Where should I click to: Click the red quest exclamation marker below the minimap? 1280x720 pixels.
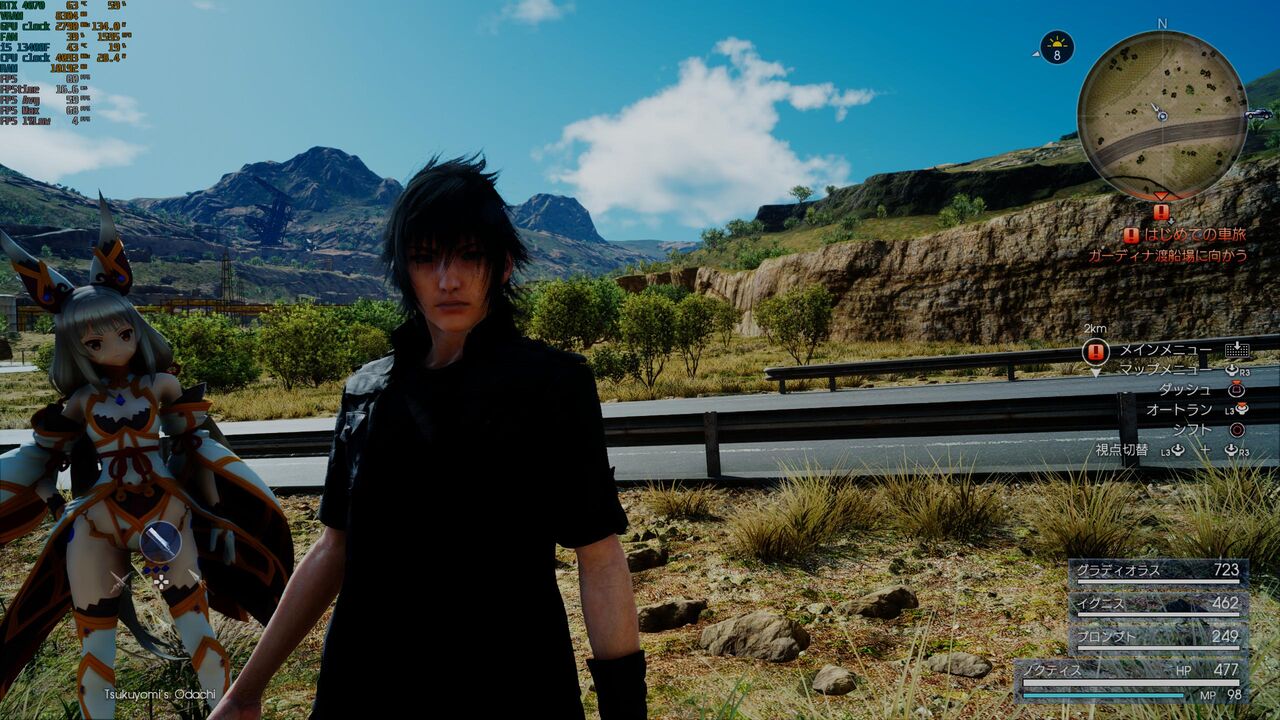[x=1161, y=210]
